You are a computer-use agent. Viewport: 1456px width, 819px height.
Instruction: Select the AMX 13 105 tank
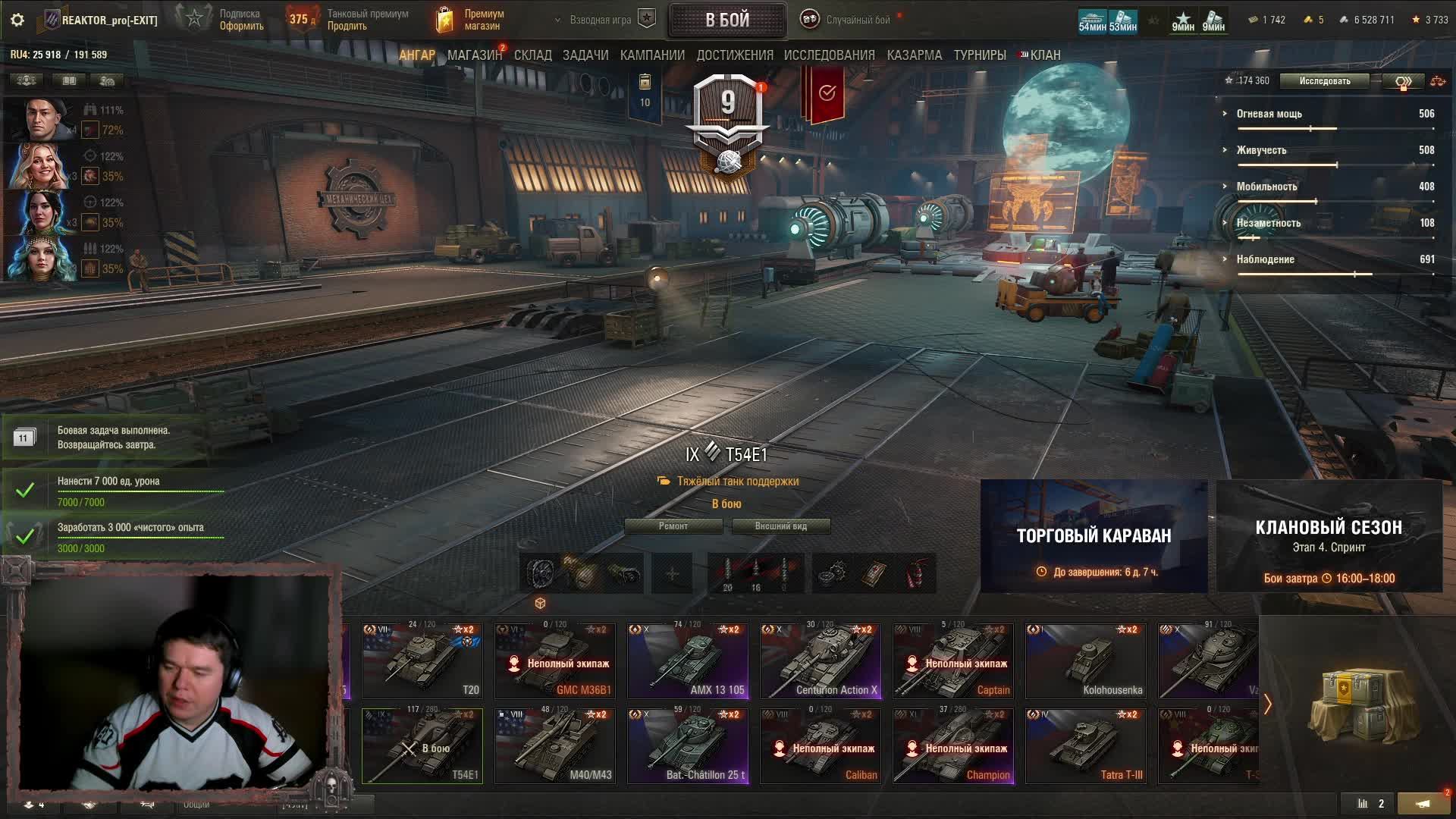pyautogui.click(x=687, y=661)
